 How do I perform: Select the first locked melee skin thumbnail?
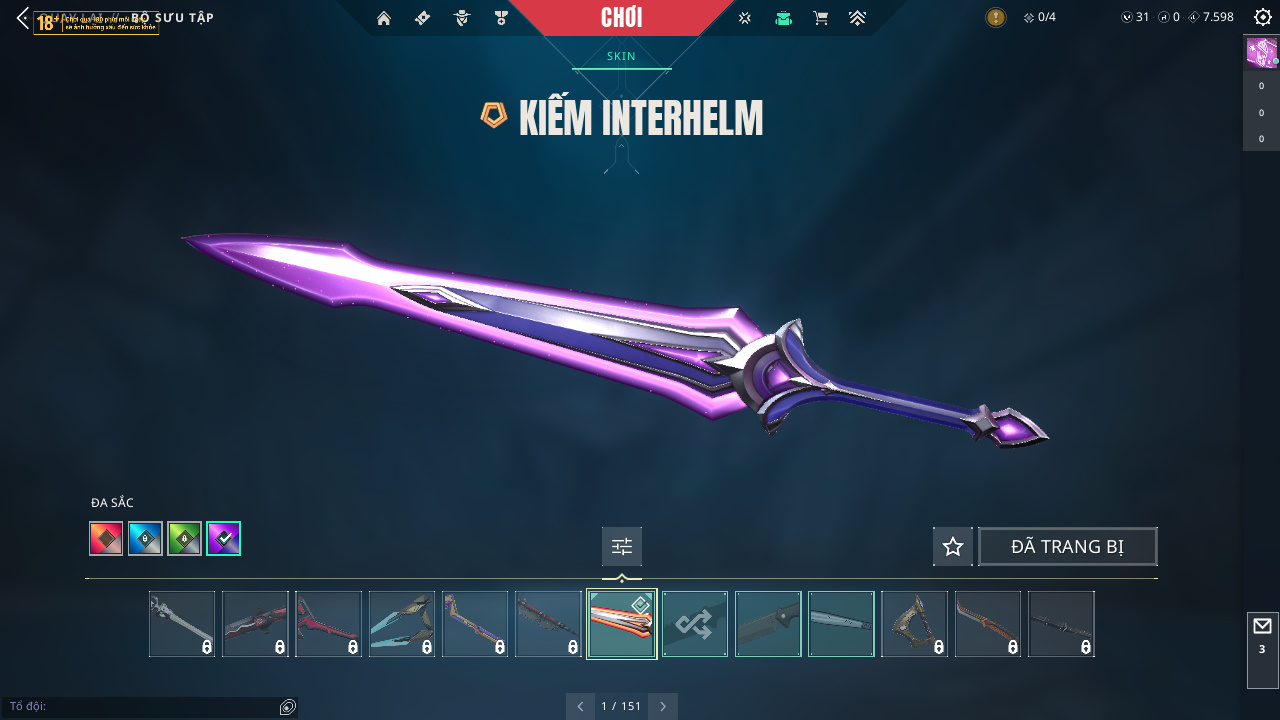coord(182,624)
